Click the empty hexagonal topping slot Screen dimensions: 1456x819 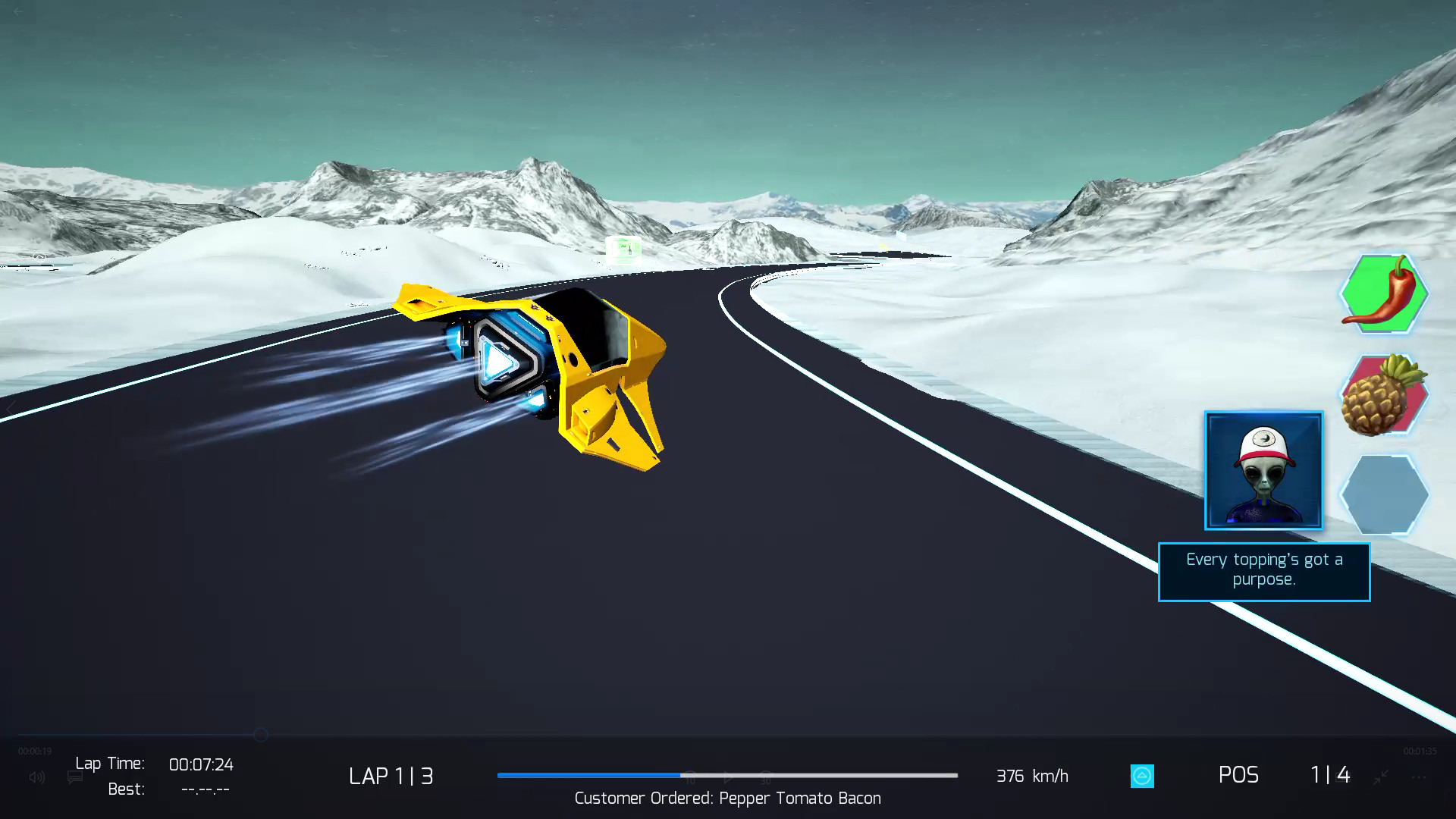(x=1383, y=494)
